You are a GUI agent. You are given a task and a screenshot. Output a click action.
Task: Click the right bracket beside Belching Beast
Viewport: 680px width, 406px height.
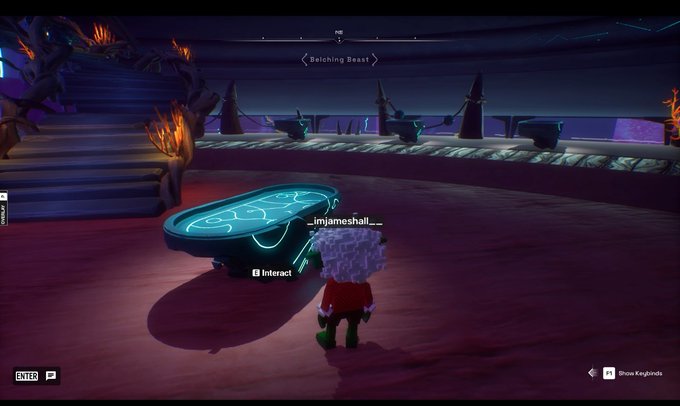click(375, 60)
